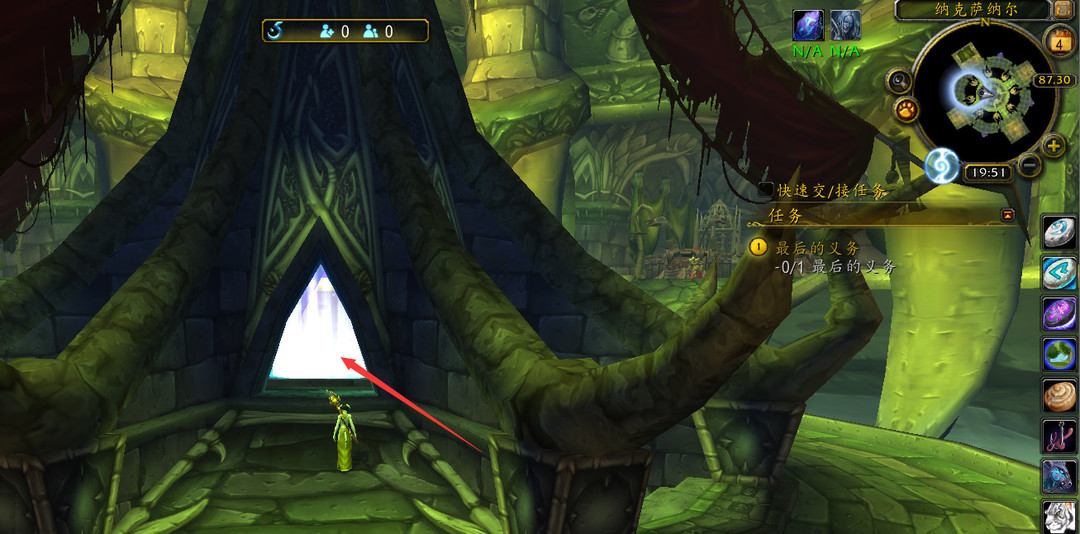Use the white hearthstone with blue swirl

(1060, 232)
